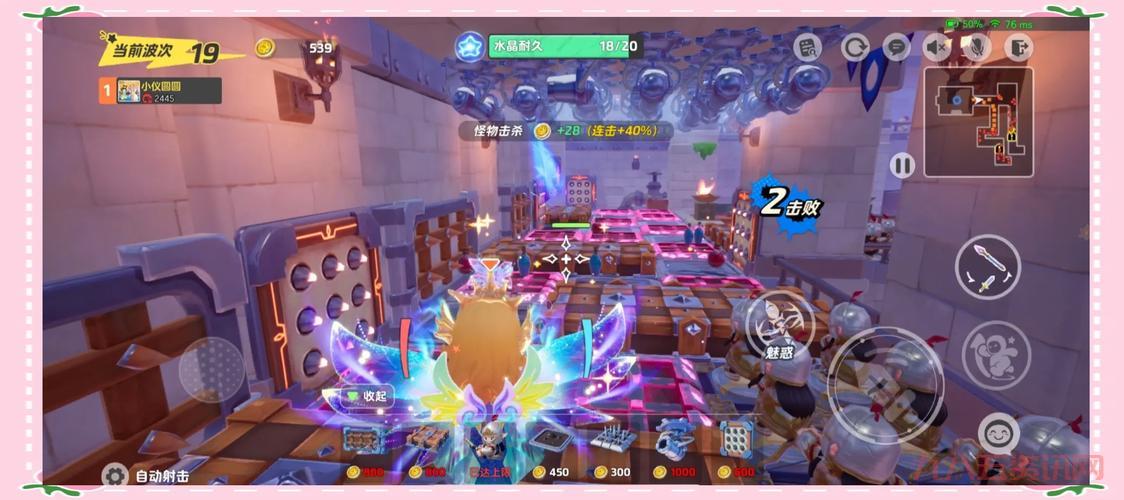Toggle the muted microphone

(x=976, y=47)
